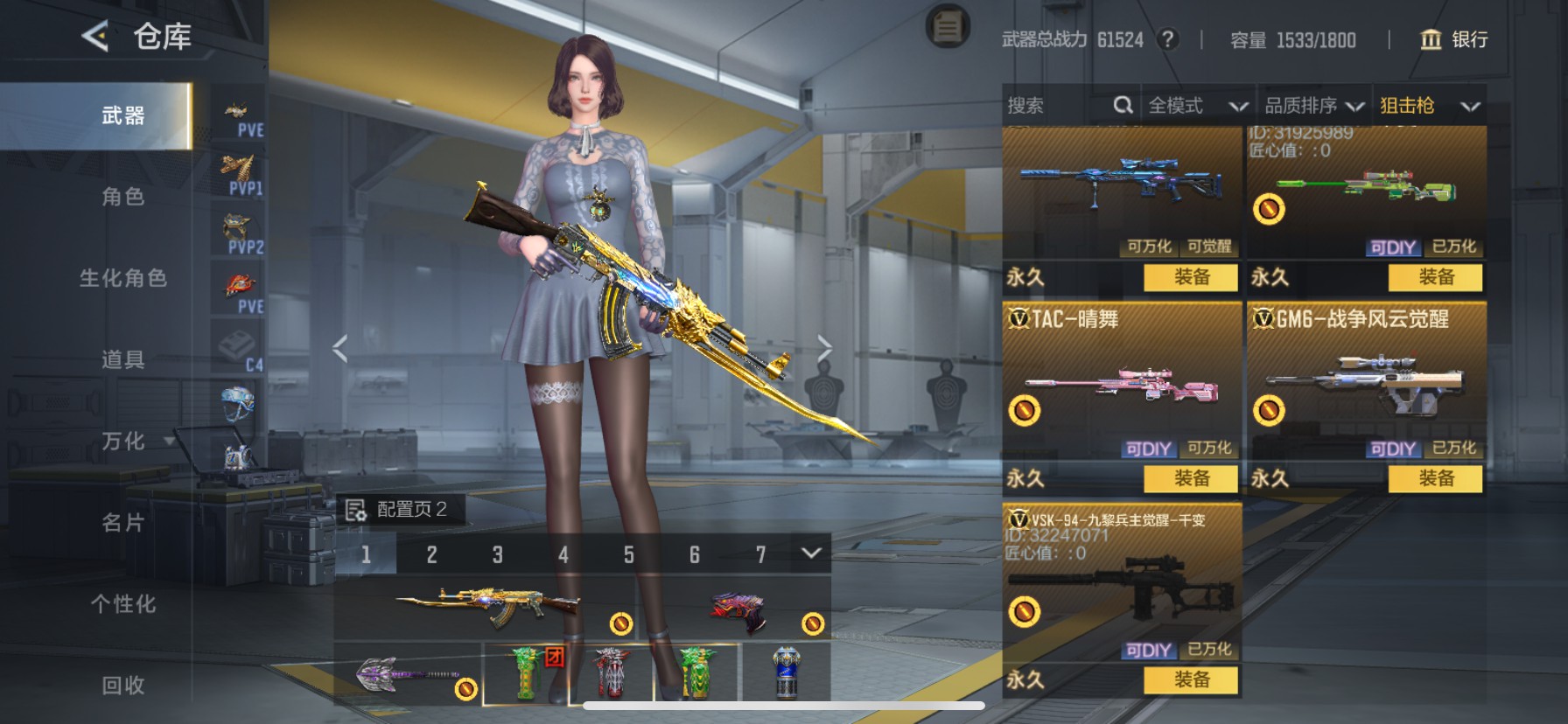The width and height of the screenshot is (1568, 724).
Task: Open the 品质排序 sort dropdown
Action: (1313, 106)
